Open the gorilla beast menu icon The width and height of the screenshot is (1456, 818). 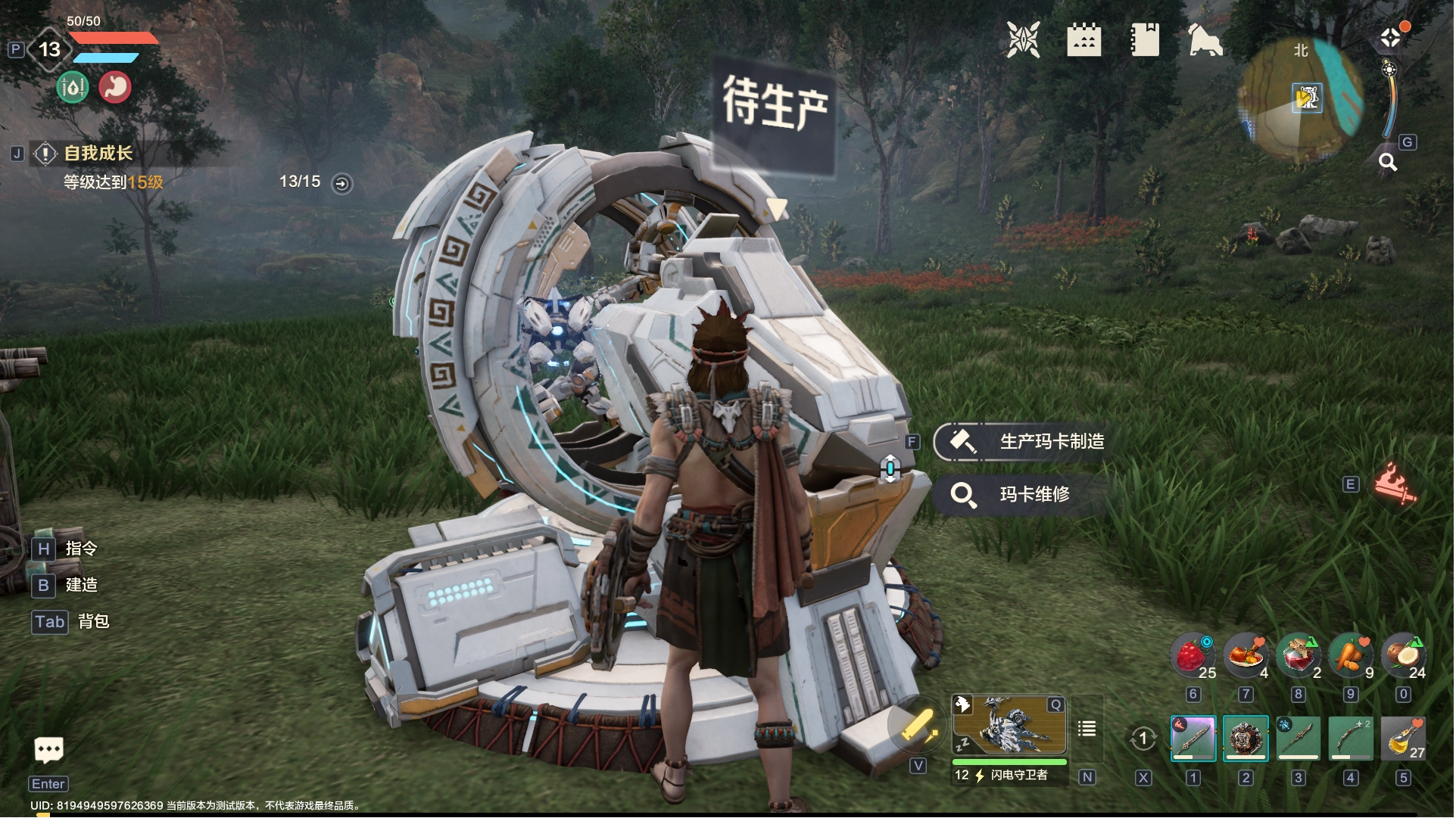(1205, 39)
